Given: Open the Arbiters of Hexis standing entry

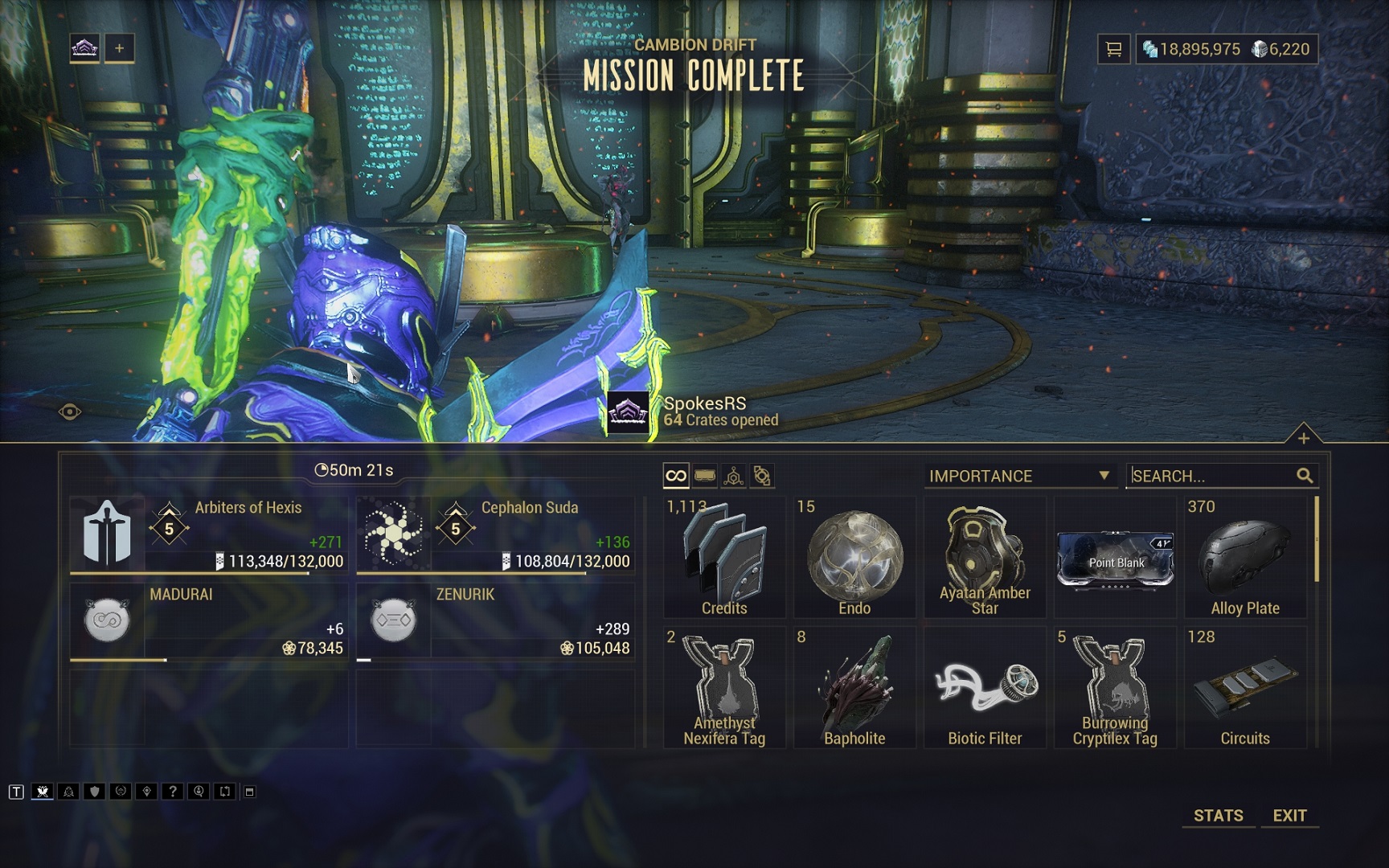Looking at the screenshot, I should (209, 534).
